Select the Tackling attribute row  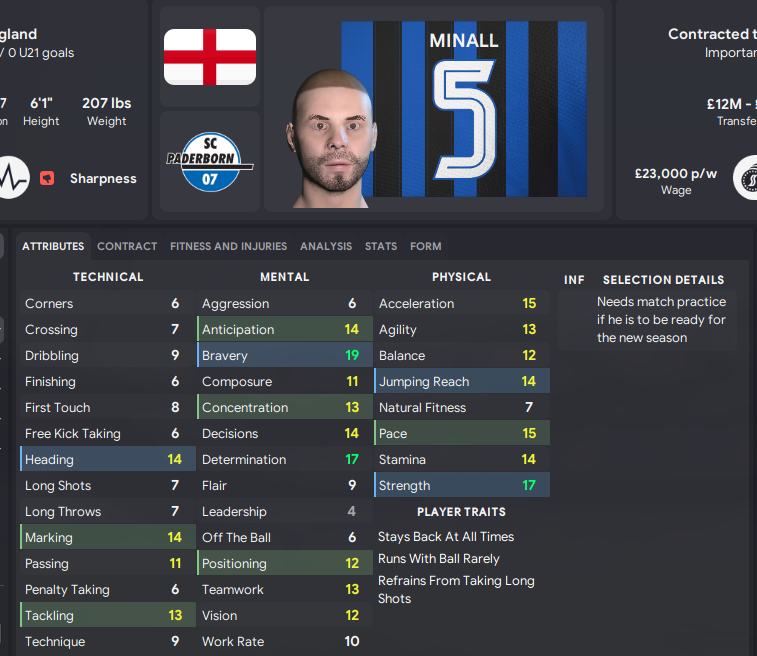click(106, 616)
